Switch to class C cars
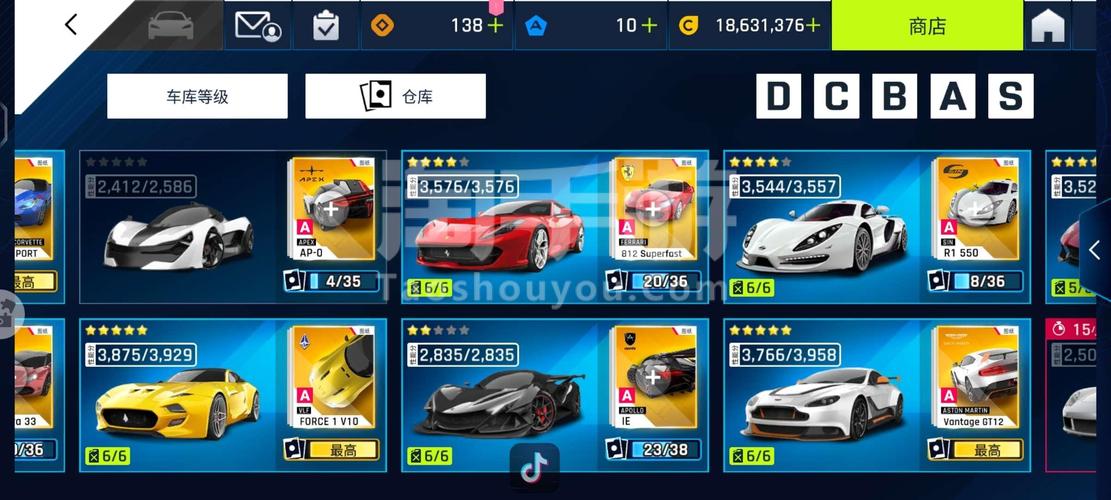This screenshot has width=1111, height=500. 836,96
